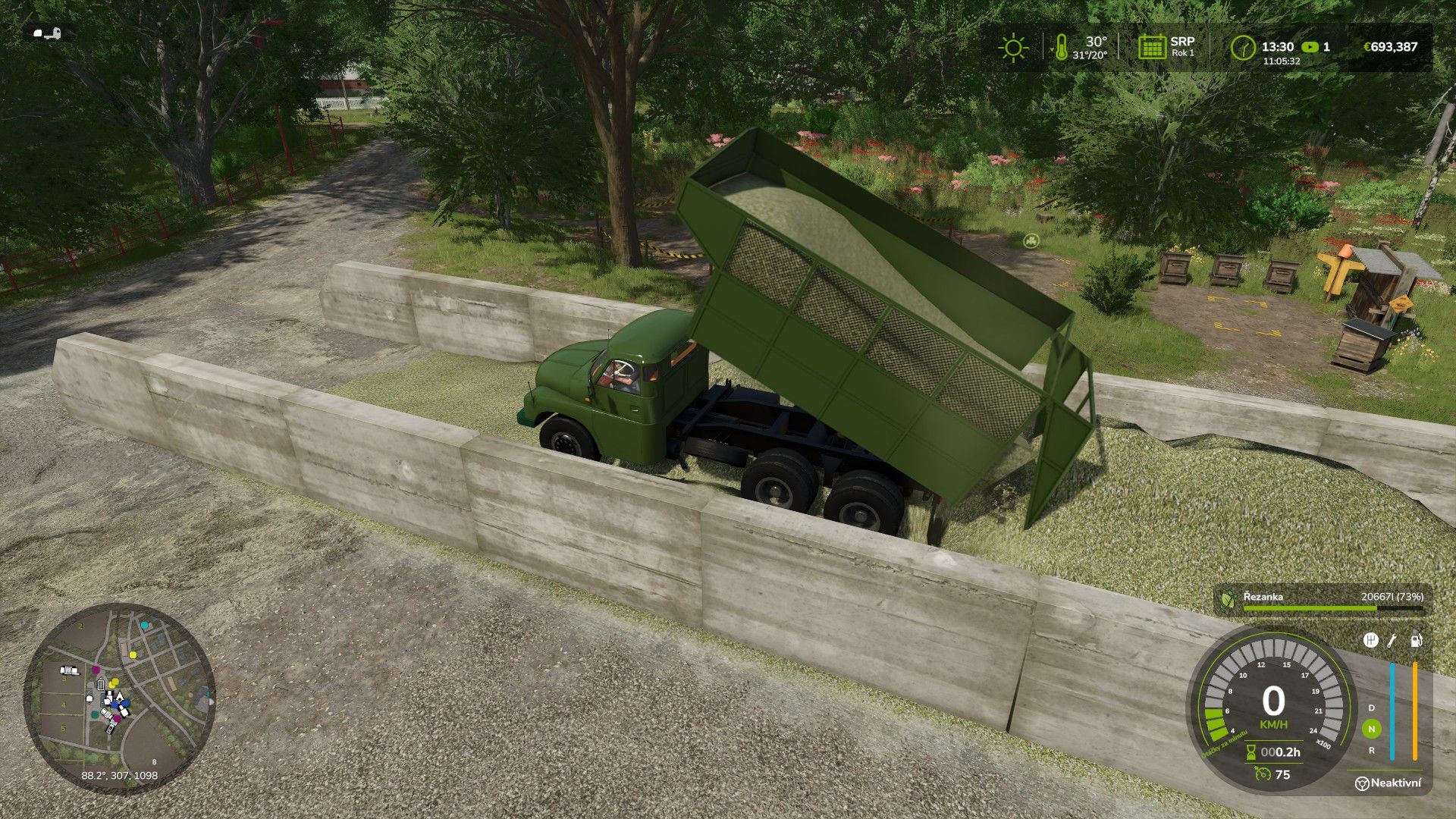This screenshot has width=1456, height=819.
Task: Select the thermometer temperature icon
Action: (1062, 47)
